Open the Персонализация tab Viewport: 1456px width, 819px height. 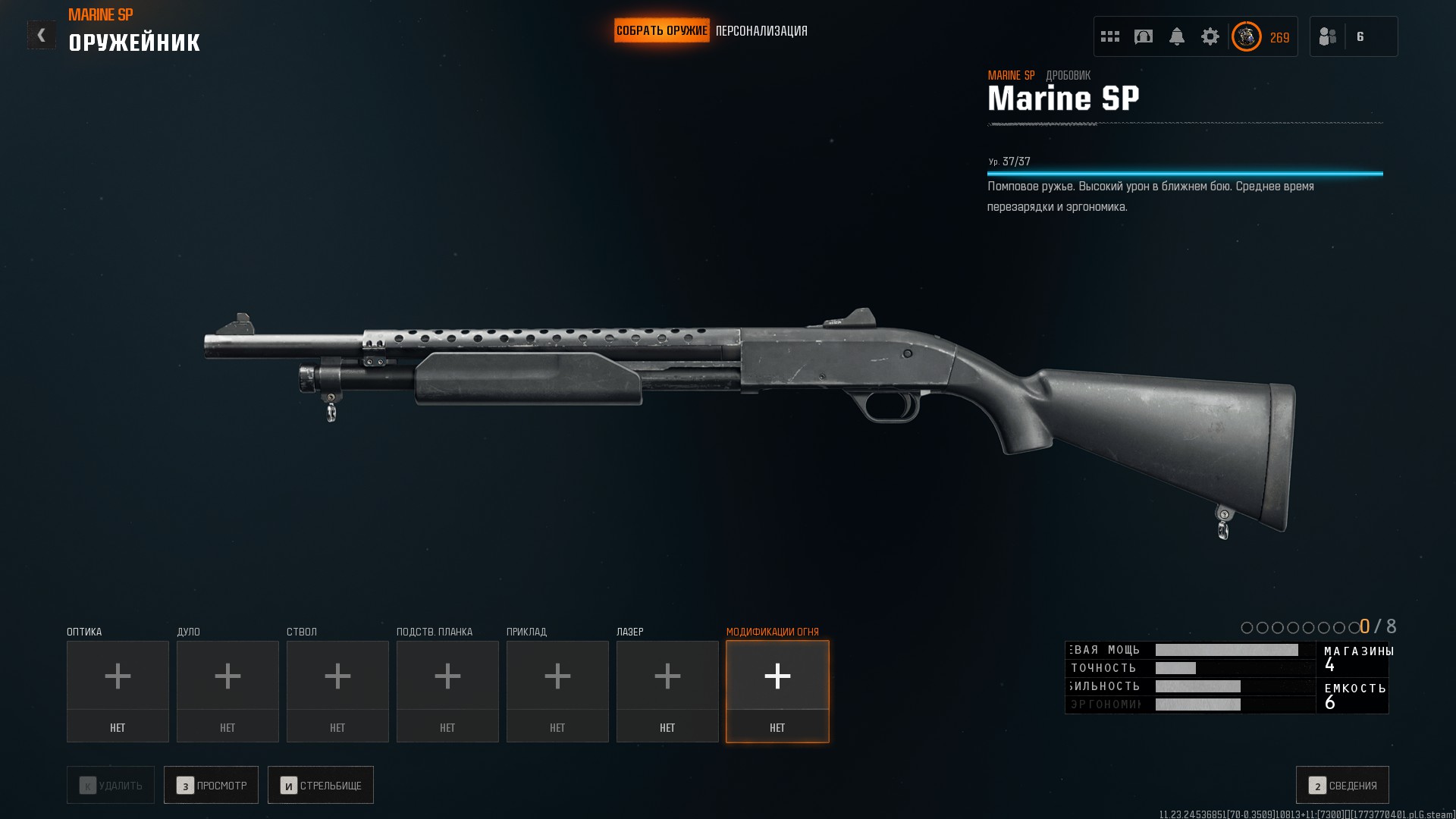[761, 31]
